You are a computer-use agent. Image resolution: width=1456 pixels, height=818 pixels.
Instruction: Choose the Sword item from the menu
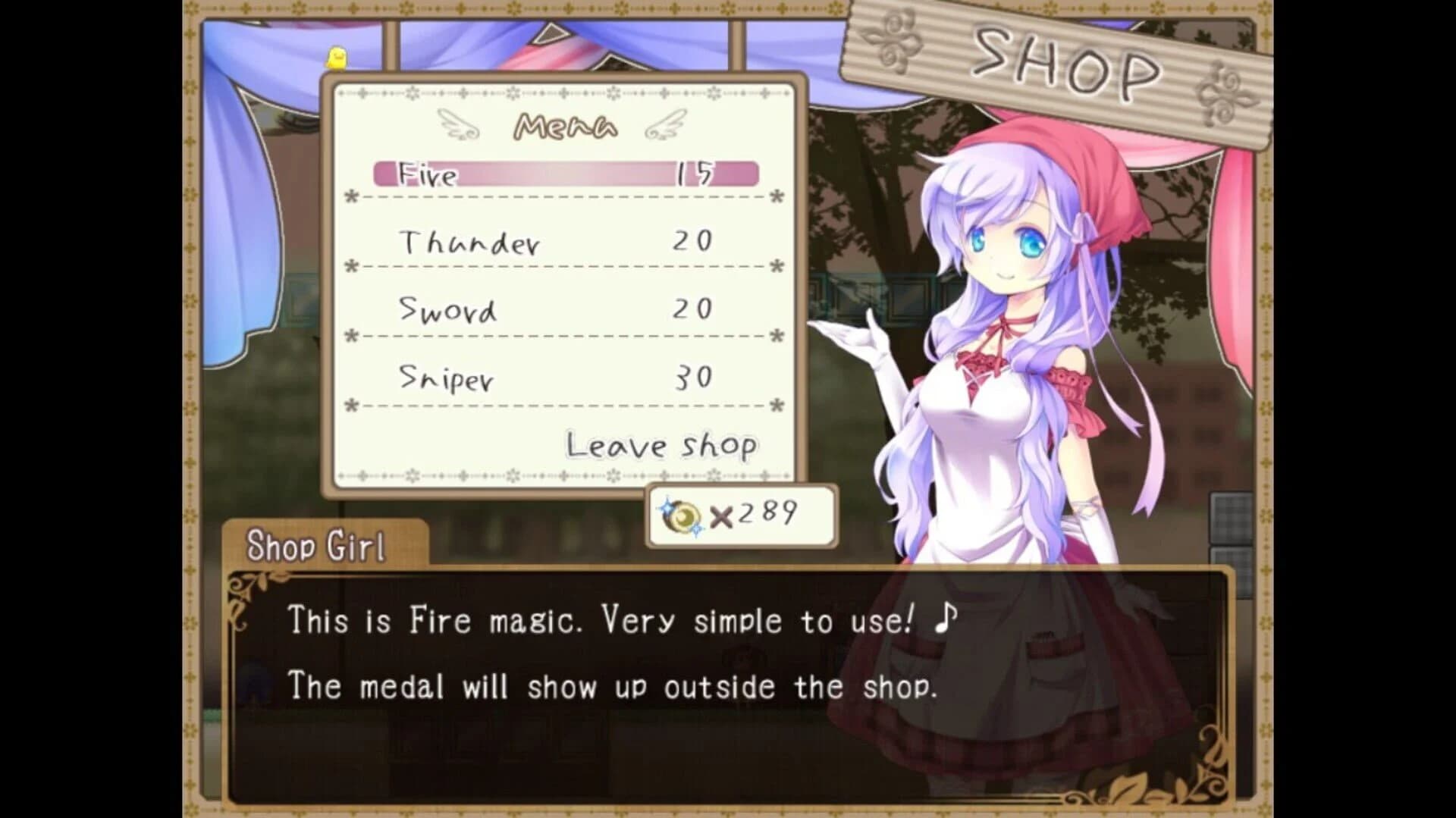[449, 310]
